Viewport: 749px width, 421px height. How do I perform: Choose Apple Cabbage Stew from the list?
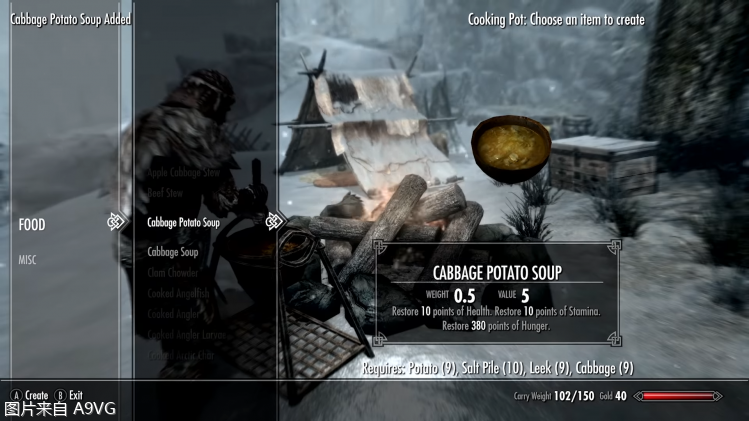(183, 173)
